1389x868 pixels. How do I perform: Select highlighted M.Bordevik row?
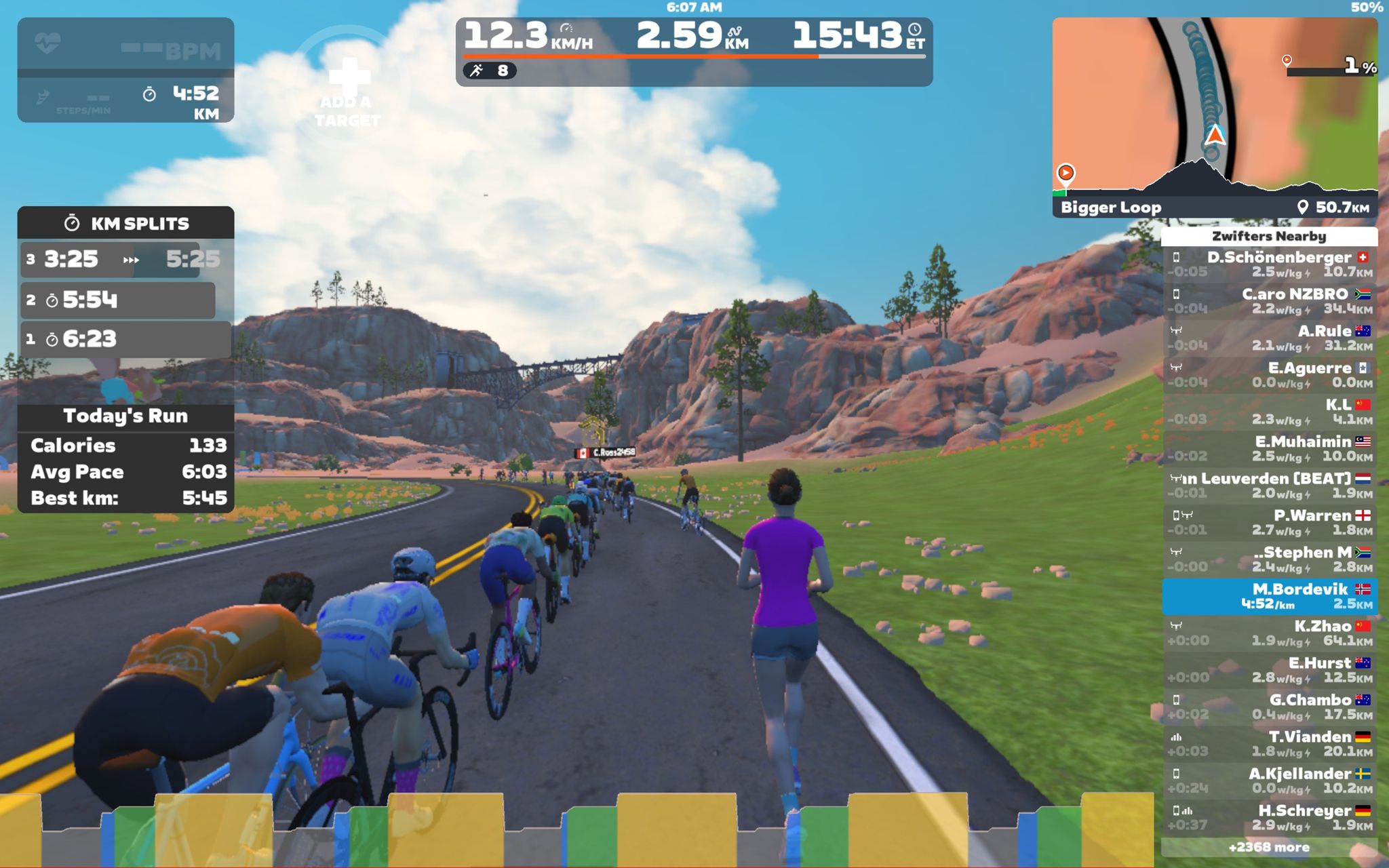coord(1270,596)
